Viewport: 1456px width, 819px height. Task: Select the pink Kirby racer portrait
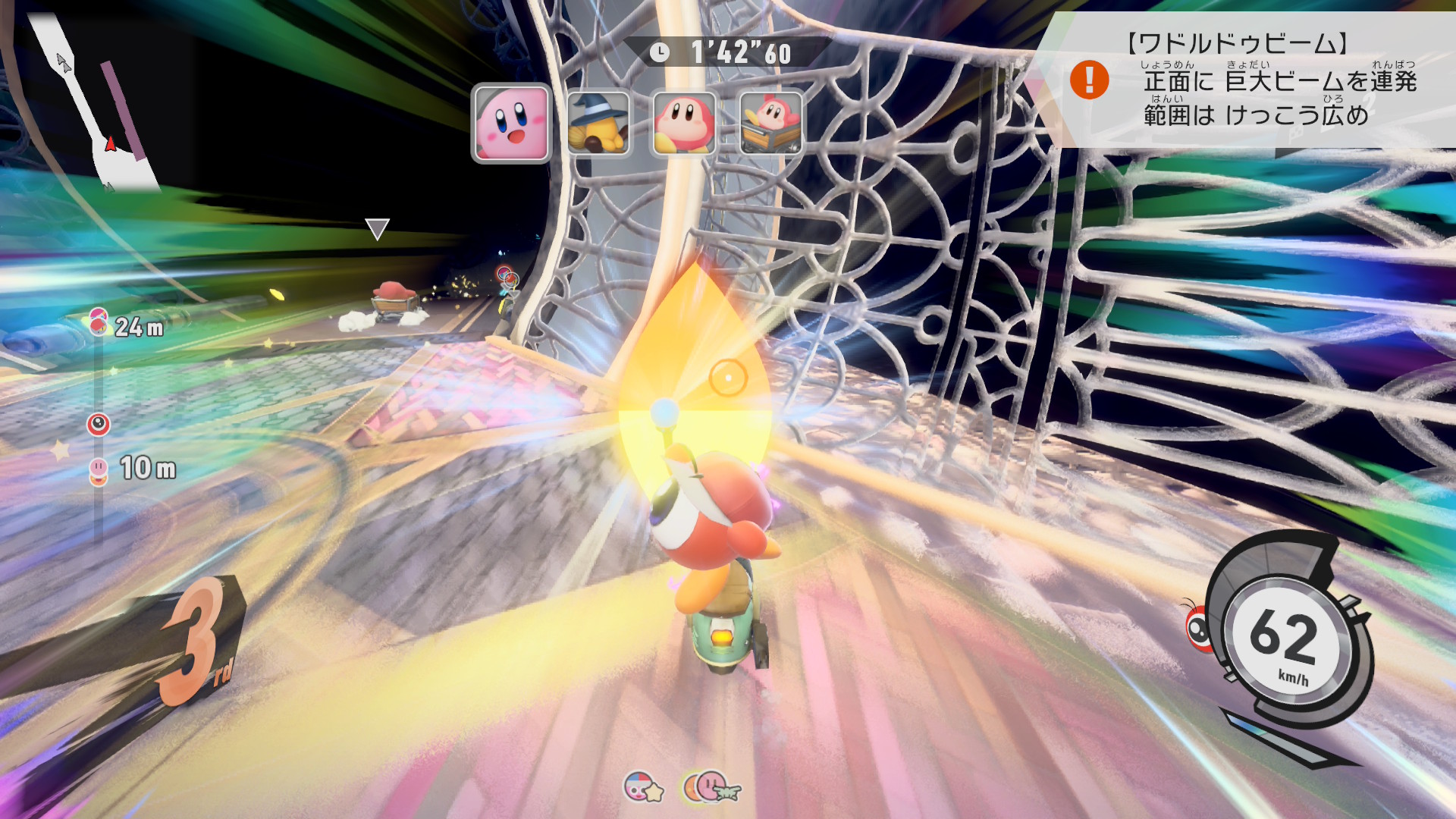point(510,123)
